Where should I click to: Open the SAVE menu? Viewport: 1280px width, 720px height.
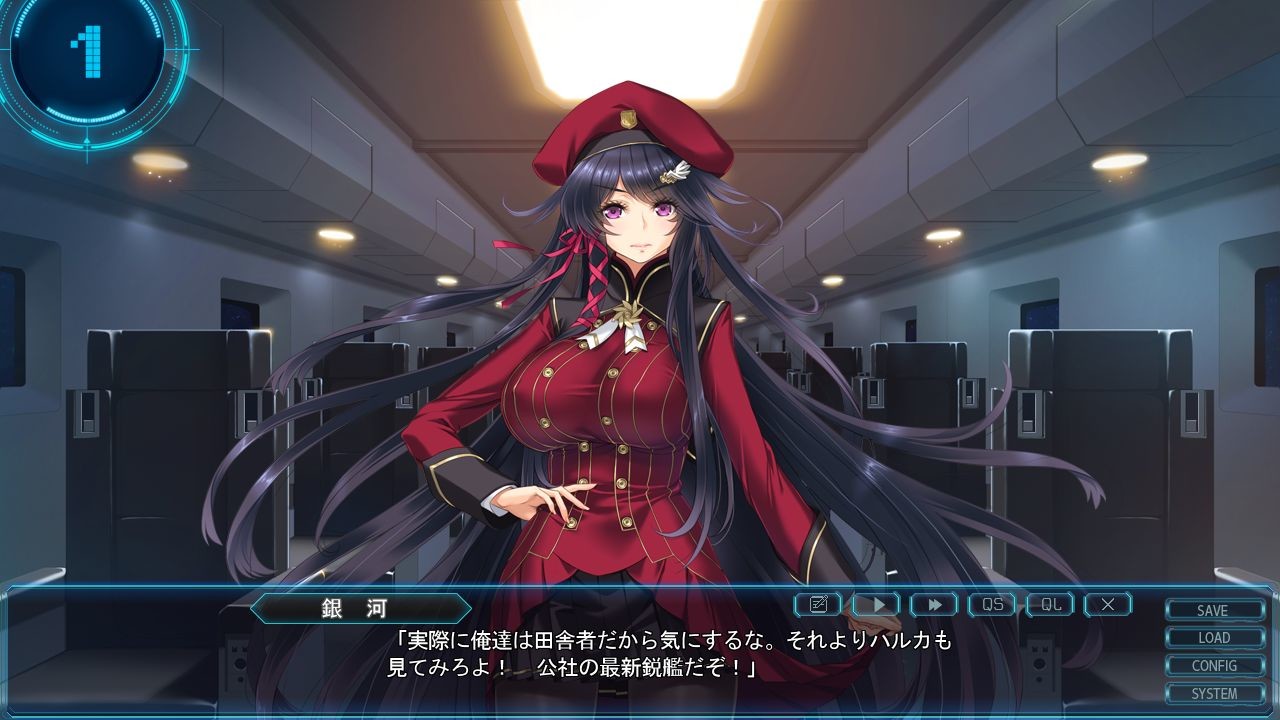coord(1213,610)
